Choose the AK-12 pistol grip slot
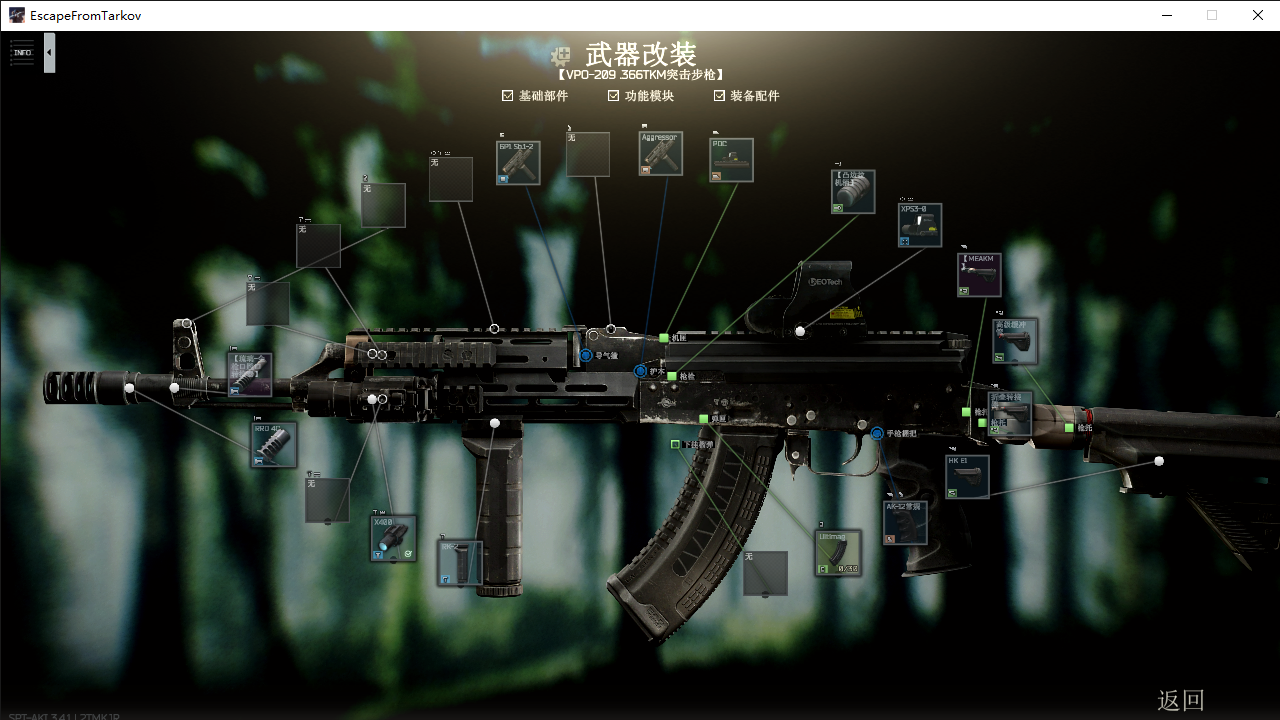This screenshot has width=1280, height=720. pyautogui.click(x=905, y=522)
